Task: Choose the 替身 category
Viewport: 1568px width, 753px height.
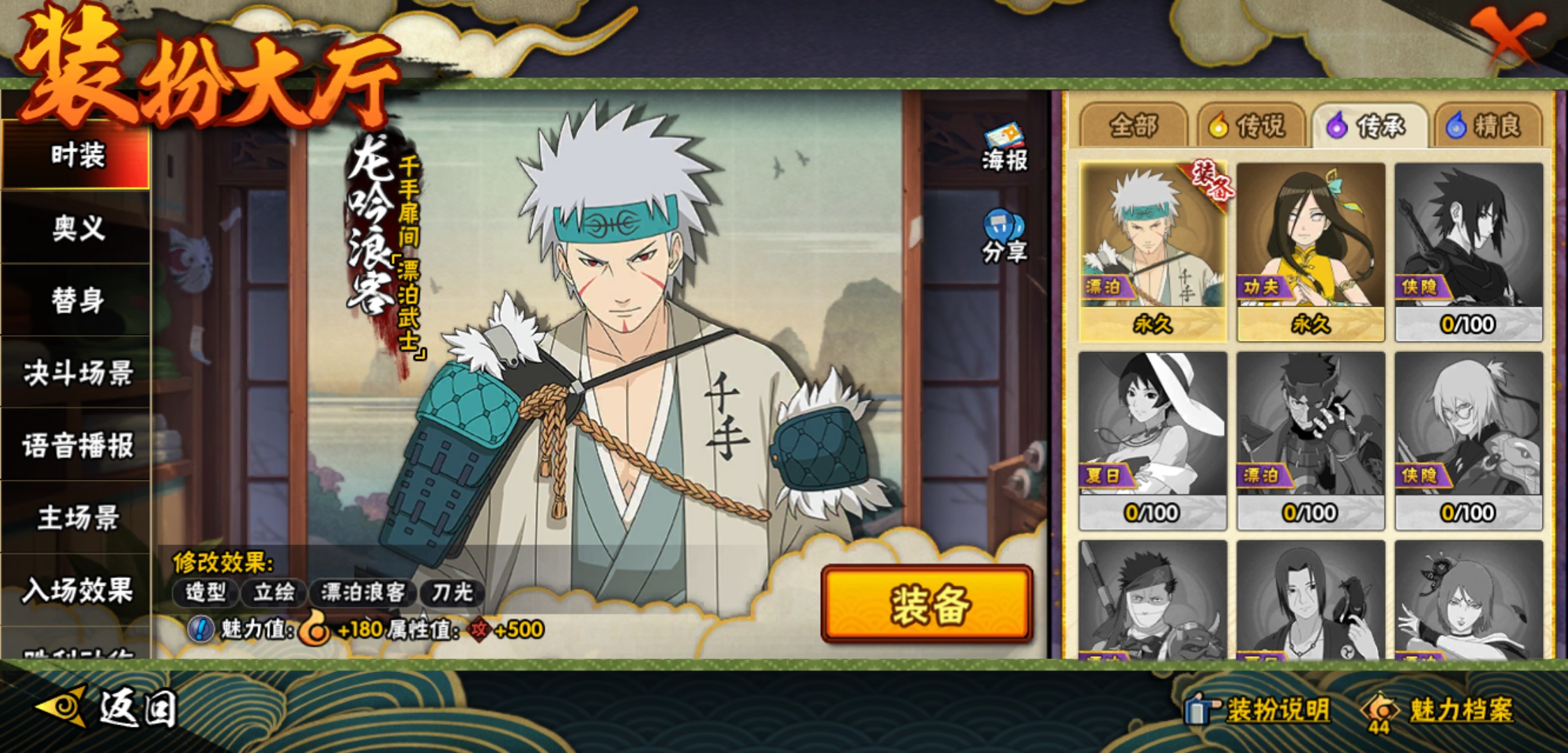Action: 77,301
